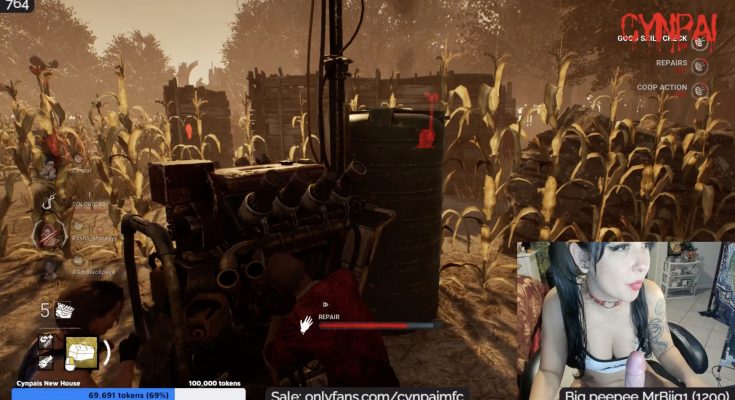Select the lower toolbox add-on slot
This screenshot has height=400, width=735.
pos(47,362)
